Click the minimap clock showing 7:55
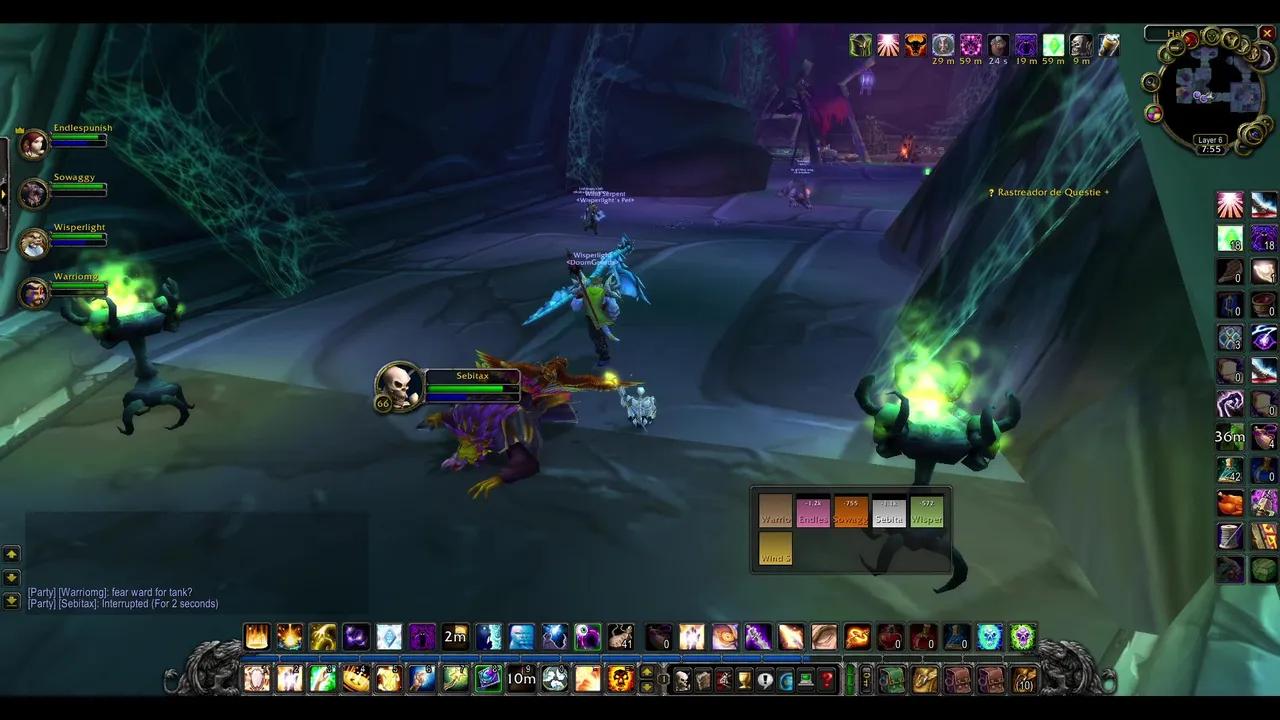Viewport: 1280px width, 720px height. point(1211,149)
